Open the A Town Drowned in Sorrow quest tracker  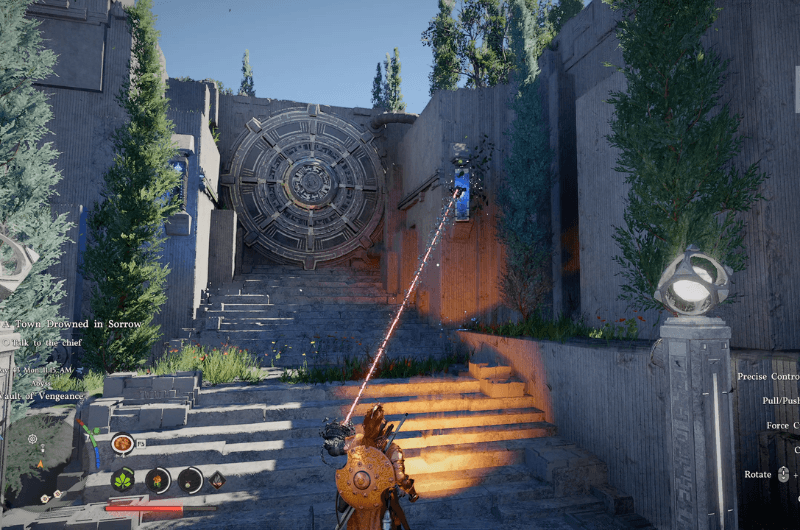point(72,324)
